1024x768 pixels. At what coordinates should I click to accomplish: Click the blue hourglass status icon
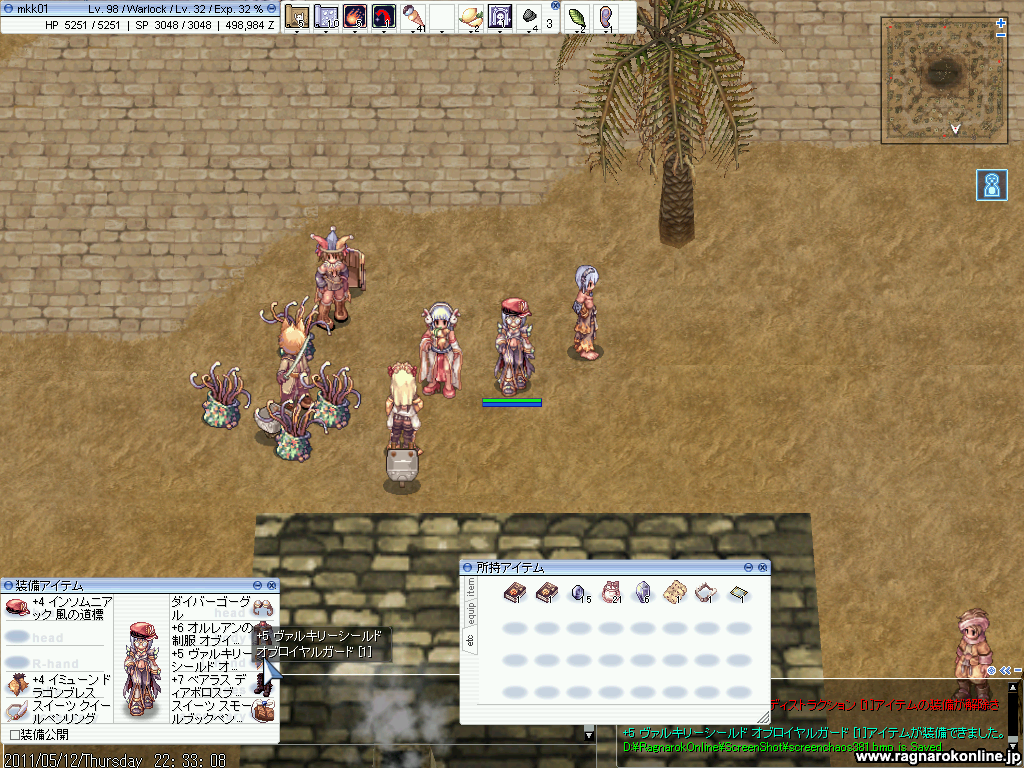(992, 185)
